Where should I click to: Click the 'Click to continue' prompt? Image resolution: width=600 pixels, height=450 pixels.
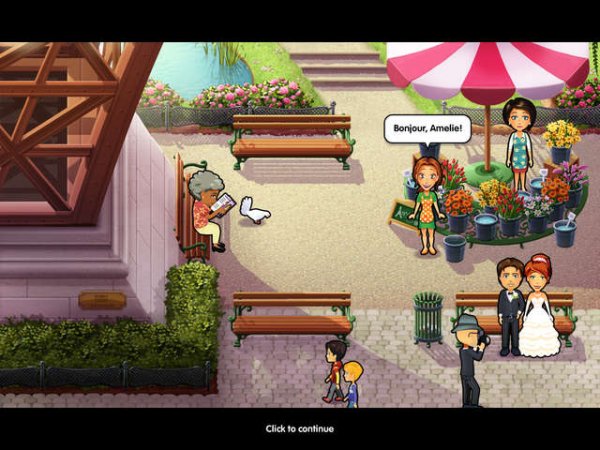click(299, 429)
